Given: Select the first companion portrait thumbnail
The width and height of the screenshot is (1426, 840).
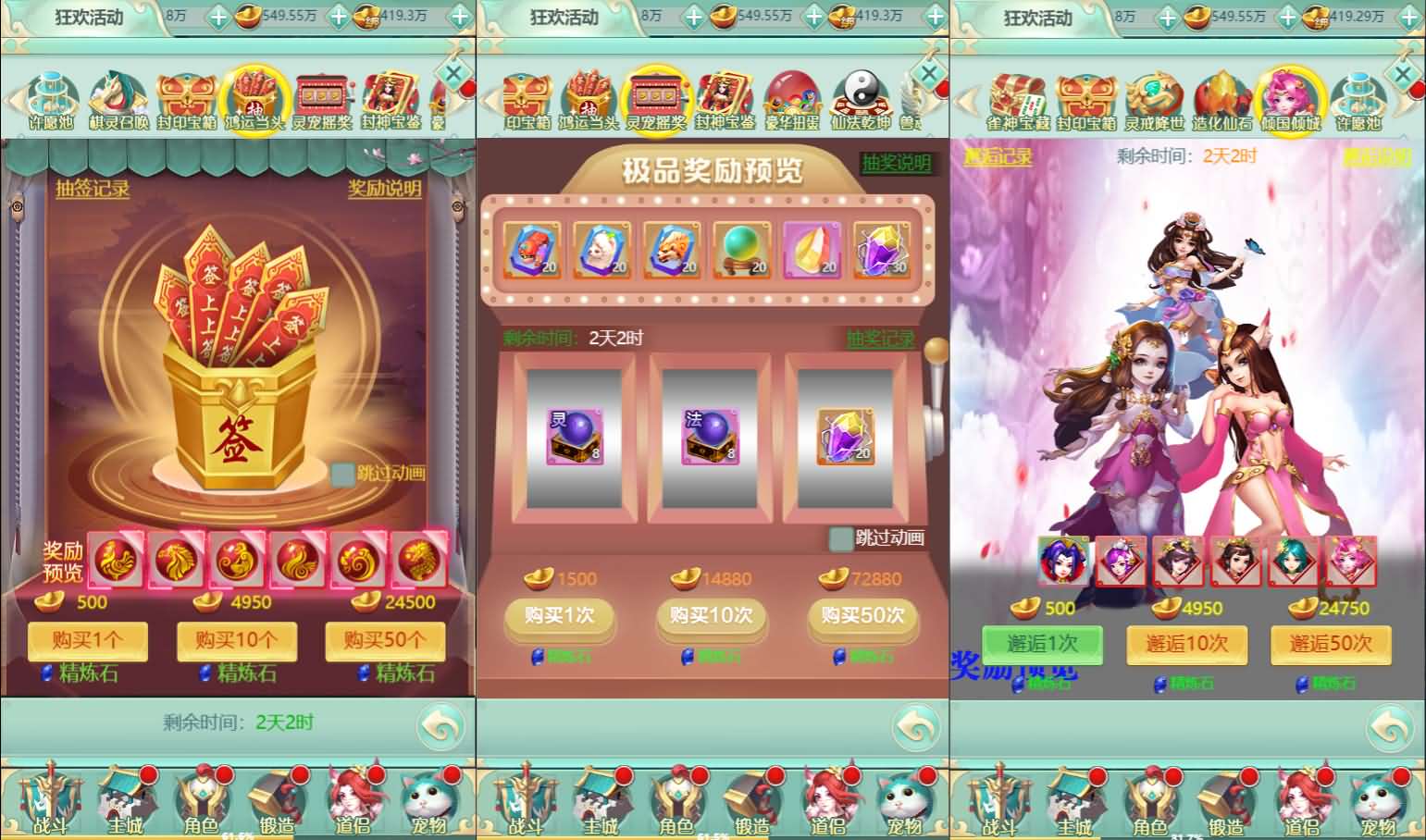Looking at the screenshot, I should 1061,562.
